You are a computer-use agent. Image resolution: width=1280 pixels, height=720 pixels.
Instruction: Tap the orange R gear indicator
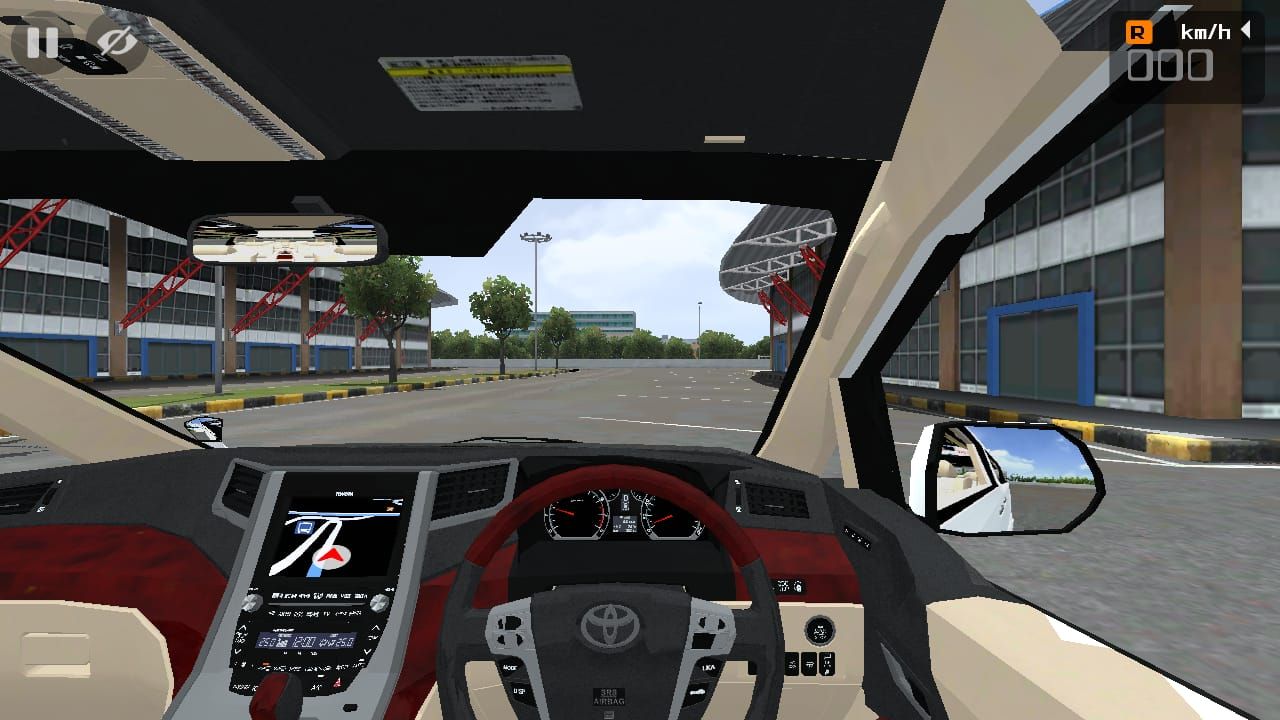[x=1140, y=31]
